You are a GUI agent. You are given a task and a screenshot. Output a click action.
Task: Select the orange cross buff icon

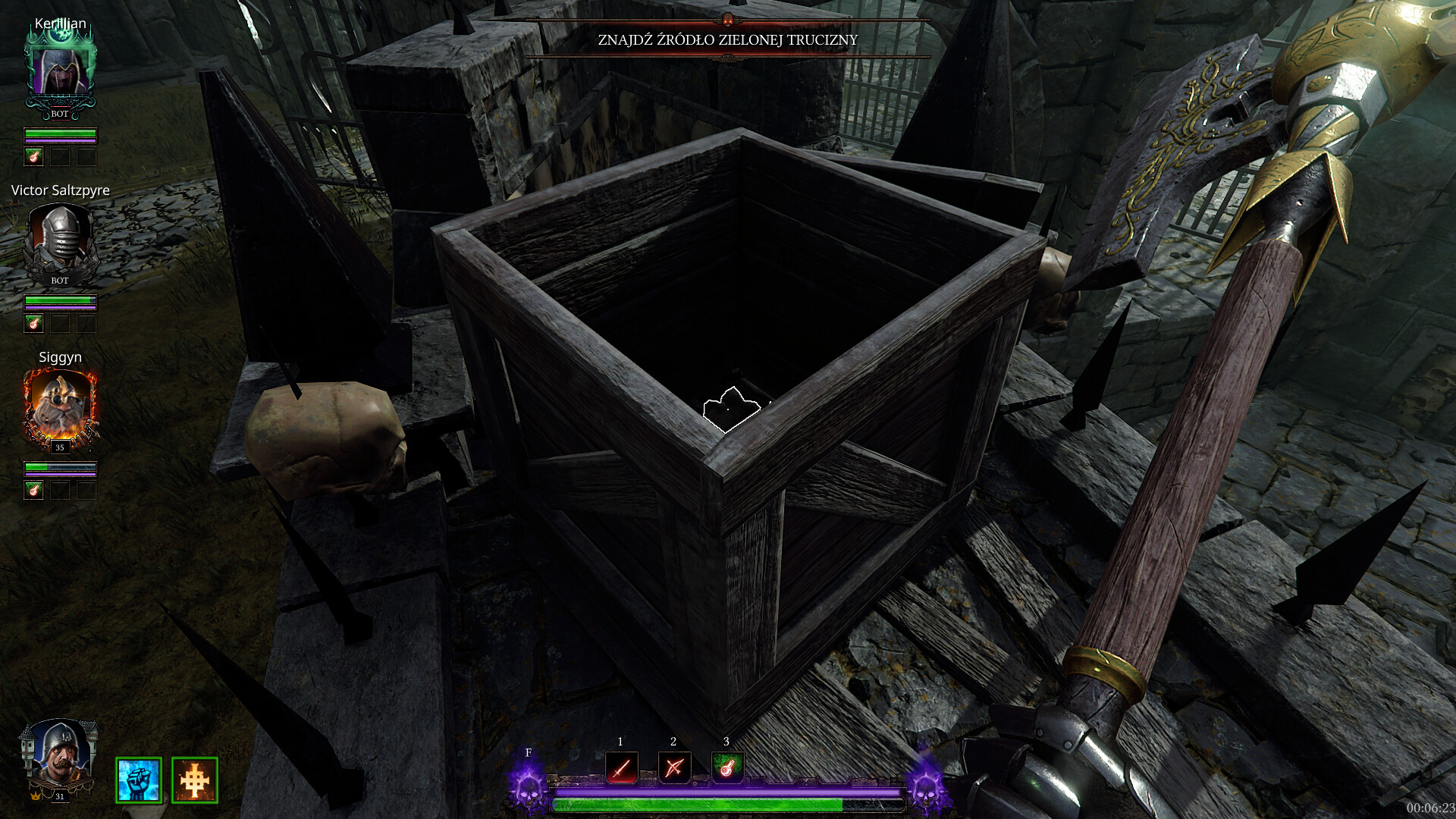[195, 780]
